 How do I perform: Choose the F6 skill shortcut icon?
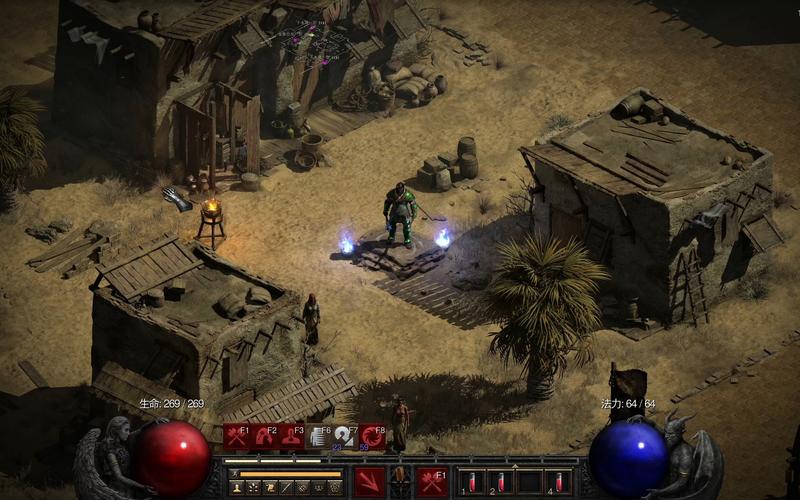[318, 436]
